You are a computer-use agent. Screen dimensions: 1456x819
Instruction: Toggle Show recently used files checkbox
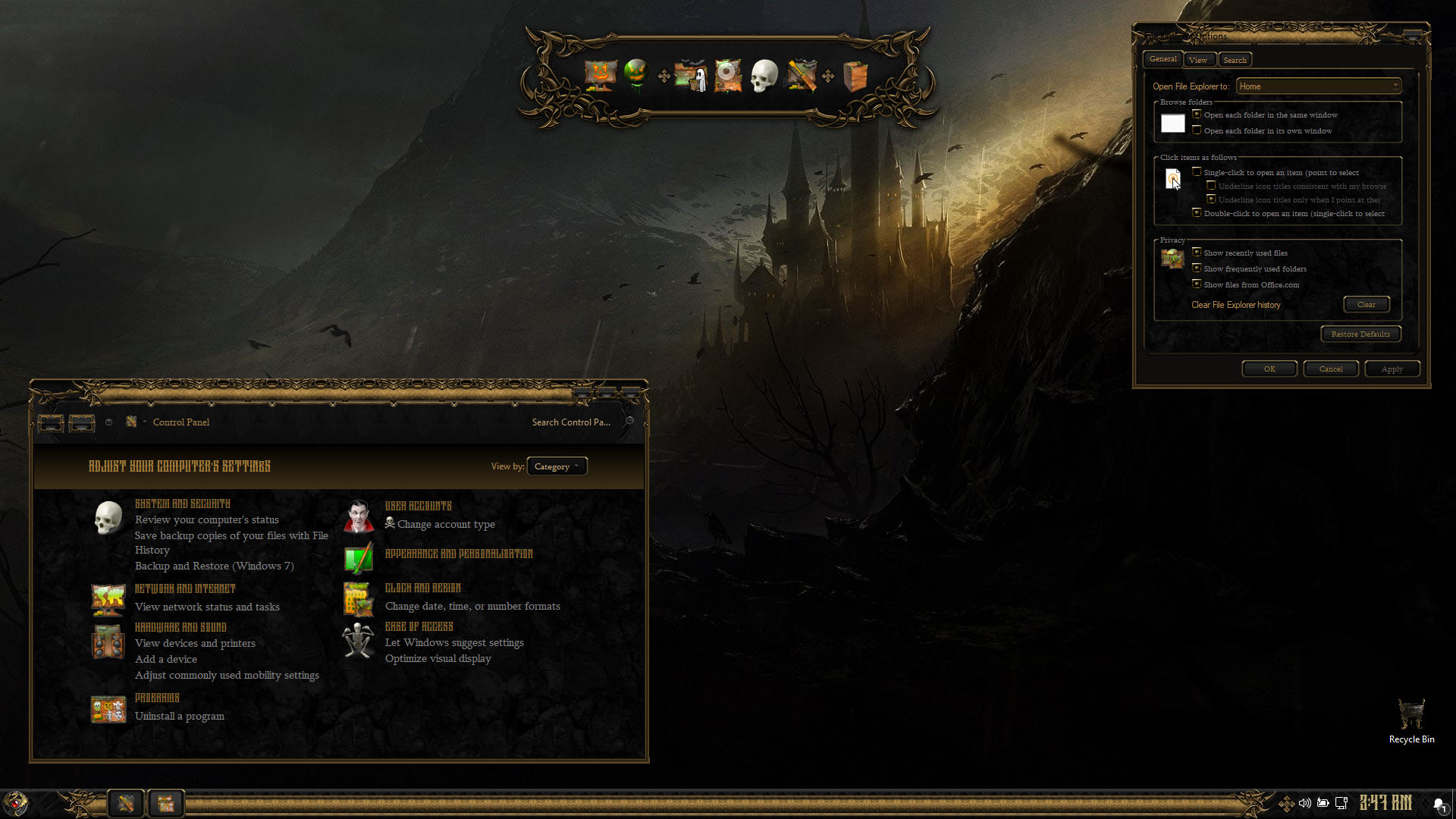[x=1197, y=253]
